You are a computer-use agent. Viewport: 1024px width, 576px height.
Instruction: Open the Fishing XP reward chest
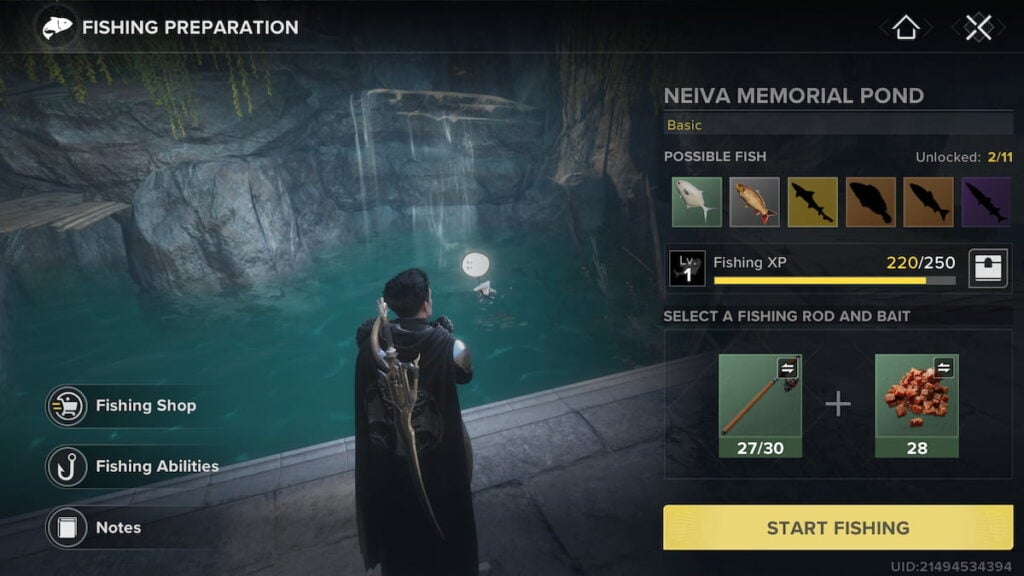[x=987, y=268]
